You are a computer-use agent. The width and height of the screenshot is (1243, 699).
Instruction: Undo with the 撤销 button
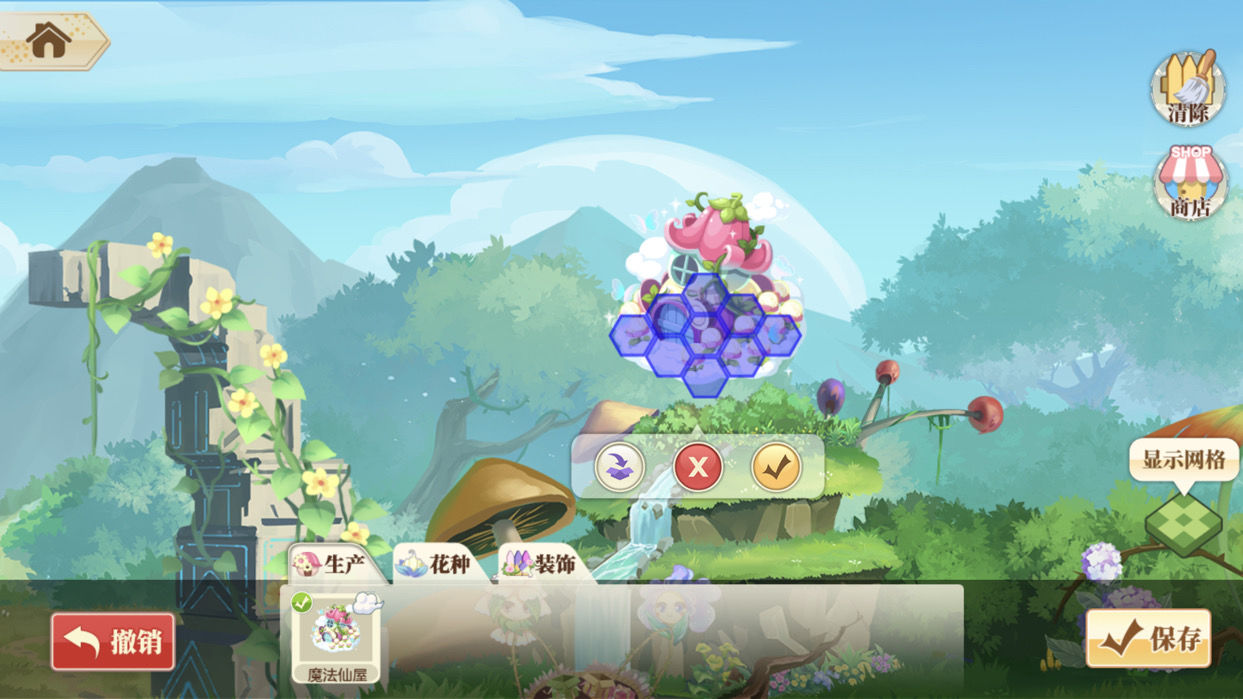(x=113, y=641)
